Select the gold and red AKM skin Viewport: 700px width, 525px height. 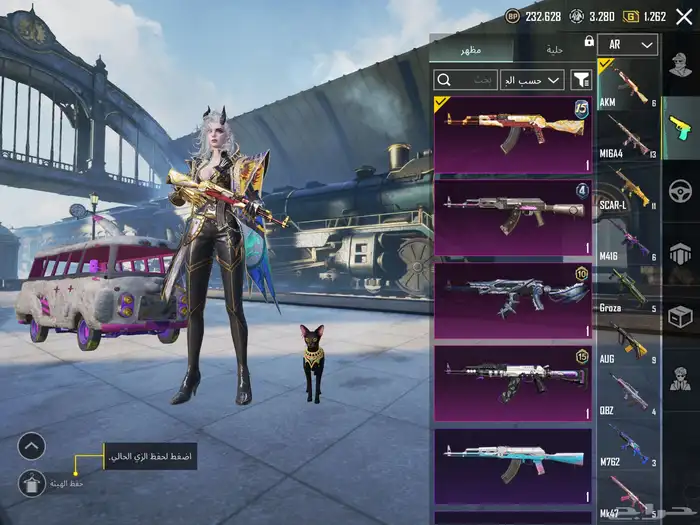coord(512,135)
